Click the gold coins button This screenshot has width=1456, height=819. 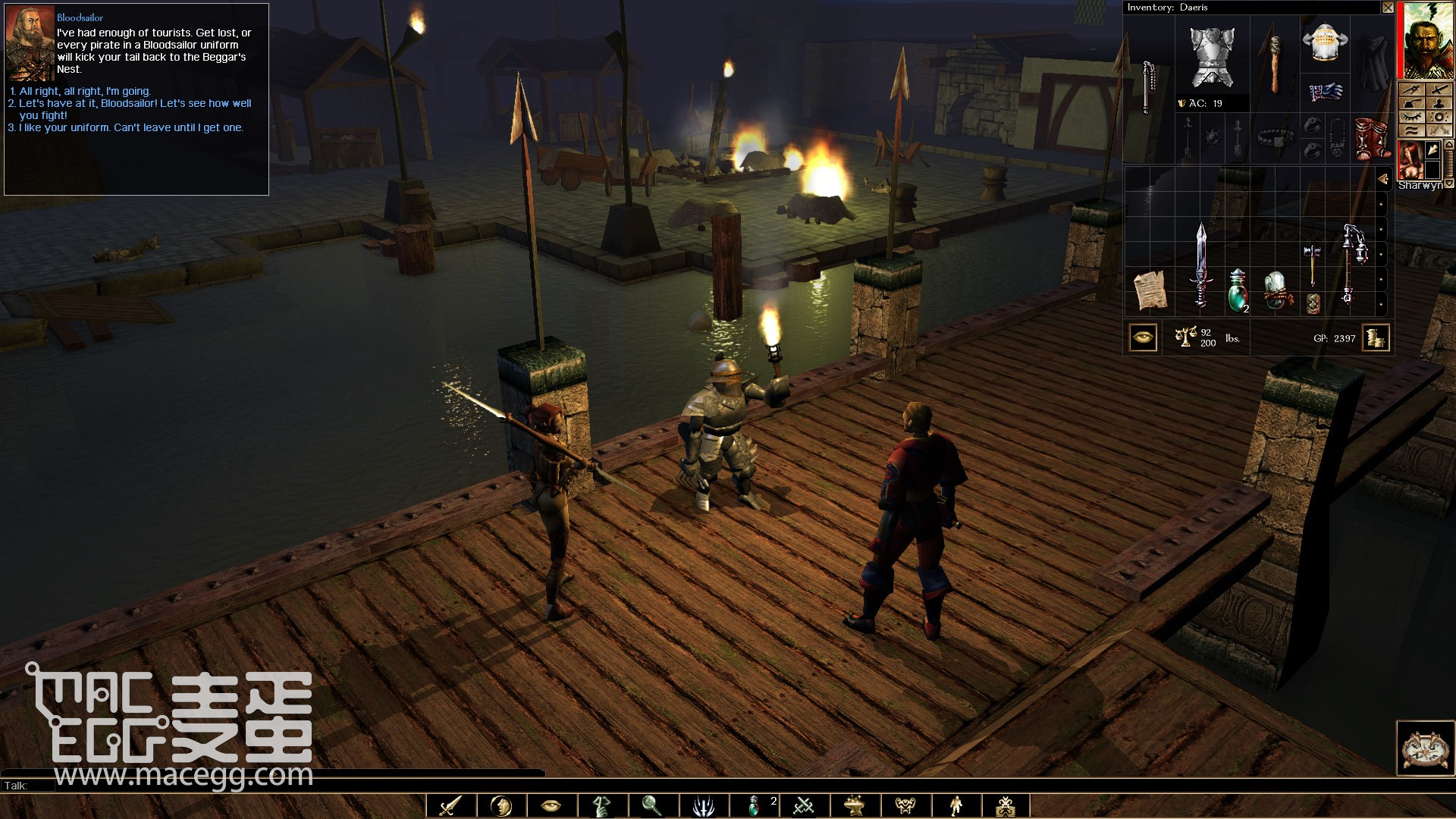tap(1375, 337)
